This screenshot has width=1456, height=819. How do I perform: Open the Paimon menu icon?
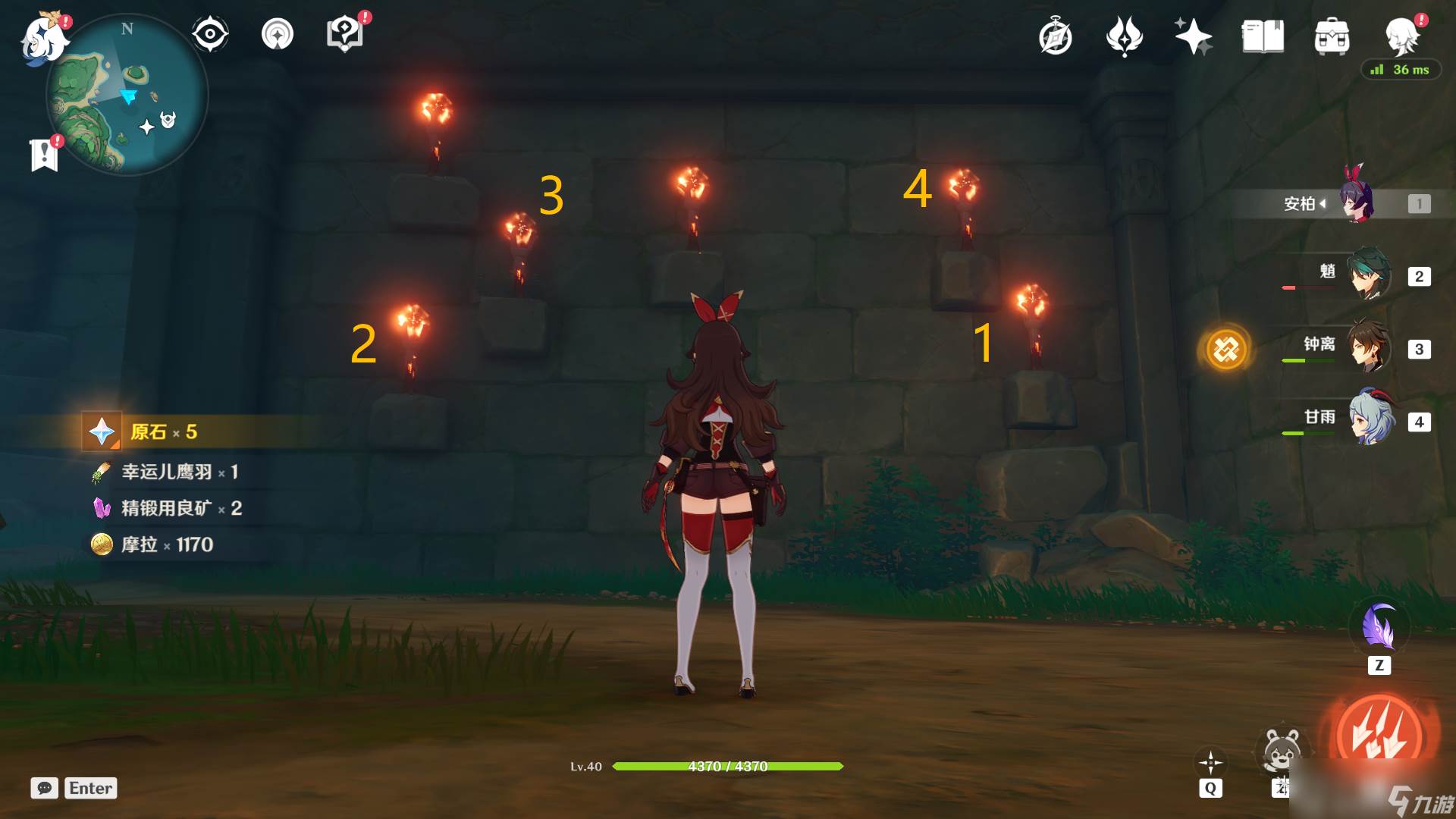click(44, 38)
